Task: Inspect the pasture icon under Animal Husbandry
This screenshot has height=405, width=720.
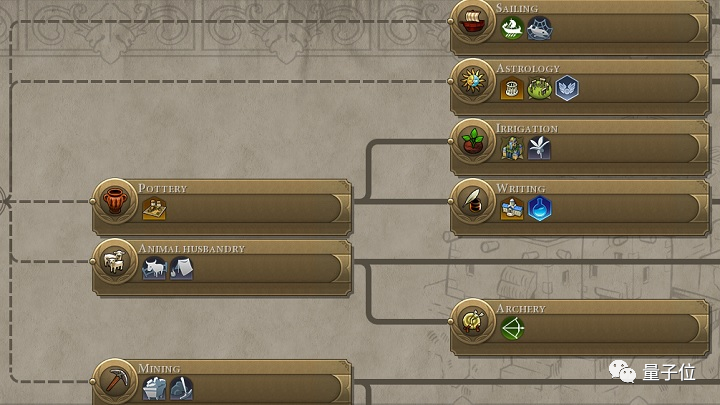Action: click(154, 268)
